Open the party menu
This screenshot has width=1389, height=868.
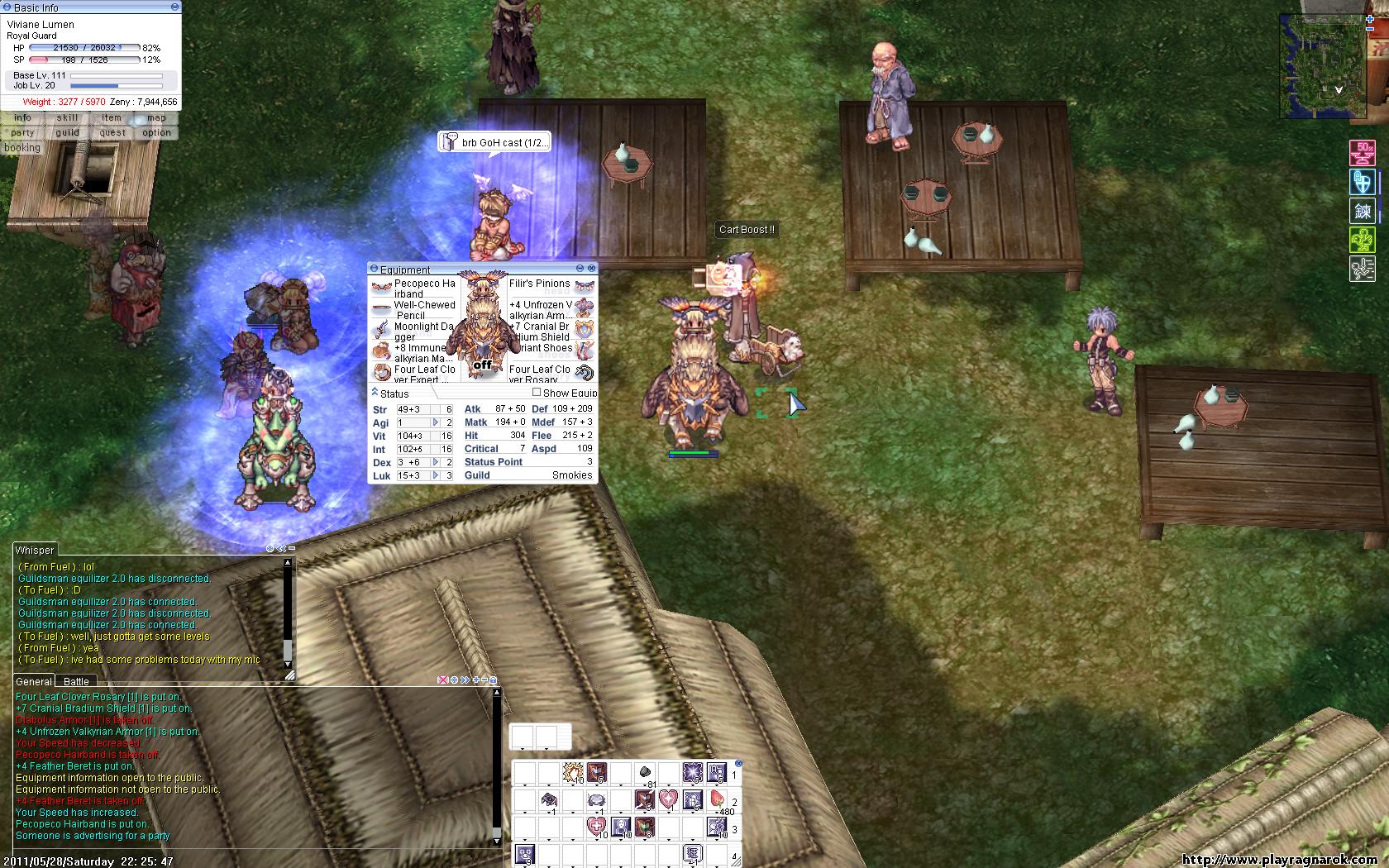coord(23,132)
